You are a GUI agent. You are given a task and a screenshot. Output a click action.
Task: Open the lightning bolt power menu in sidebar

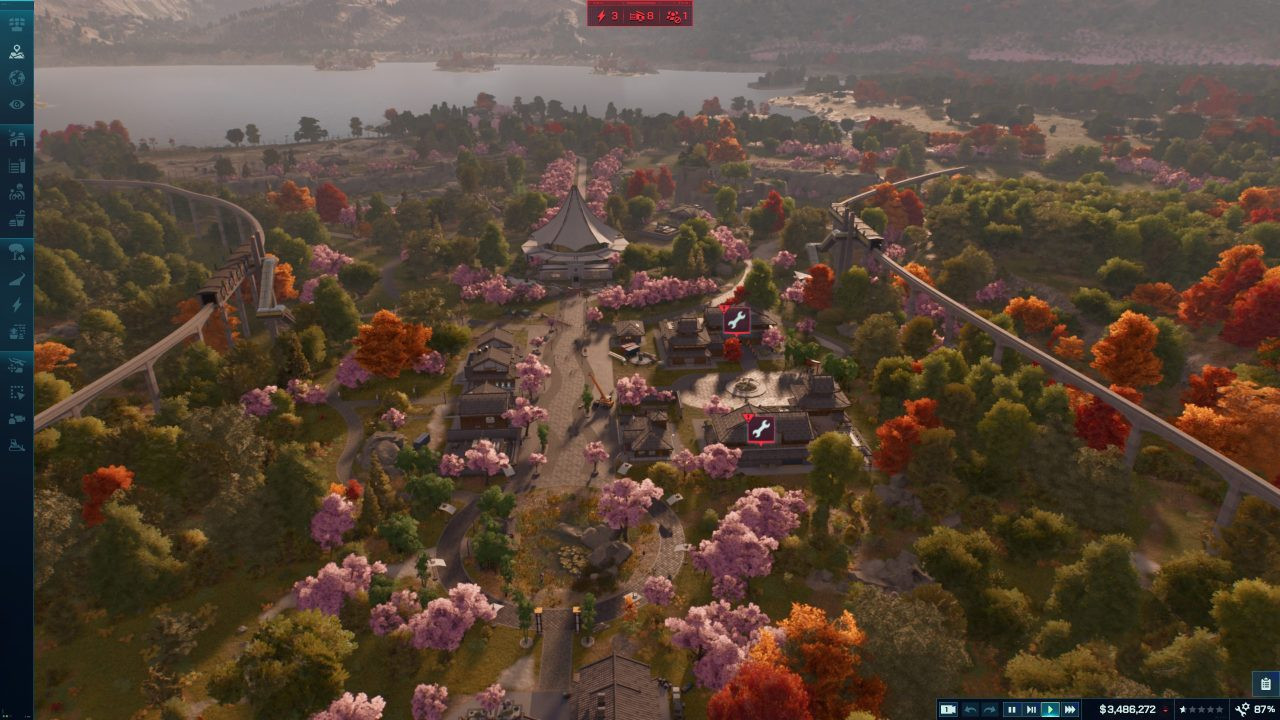(16, 305)
